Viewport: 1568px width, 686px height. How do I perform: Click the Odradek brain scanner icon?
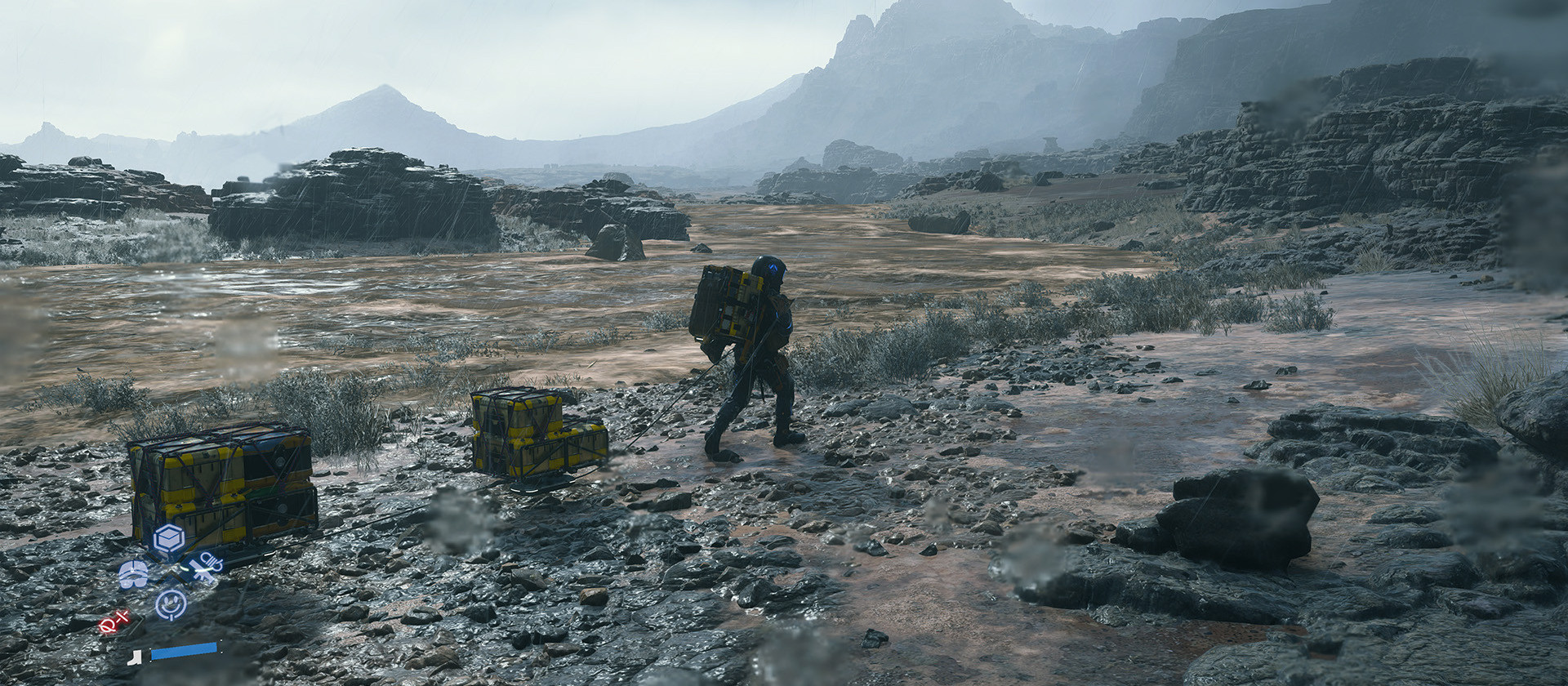tap(133, 575)
